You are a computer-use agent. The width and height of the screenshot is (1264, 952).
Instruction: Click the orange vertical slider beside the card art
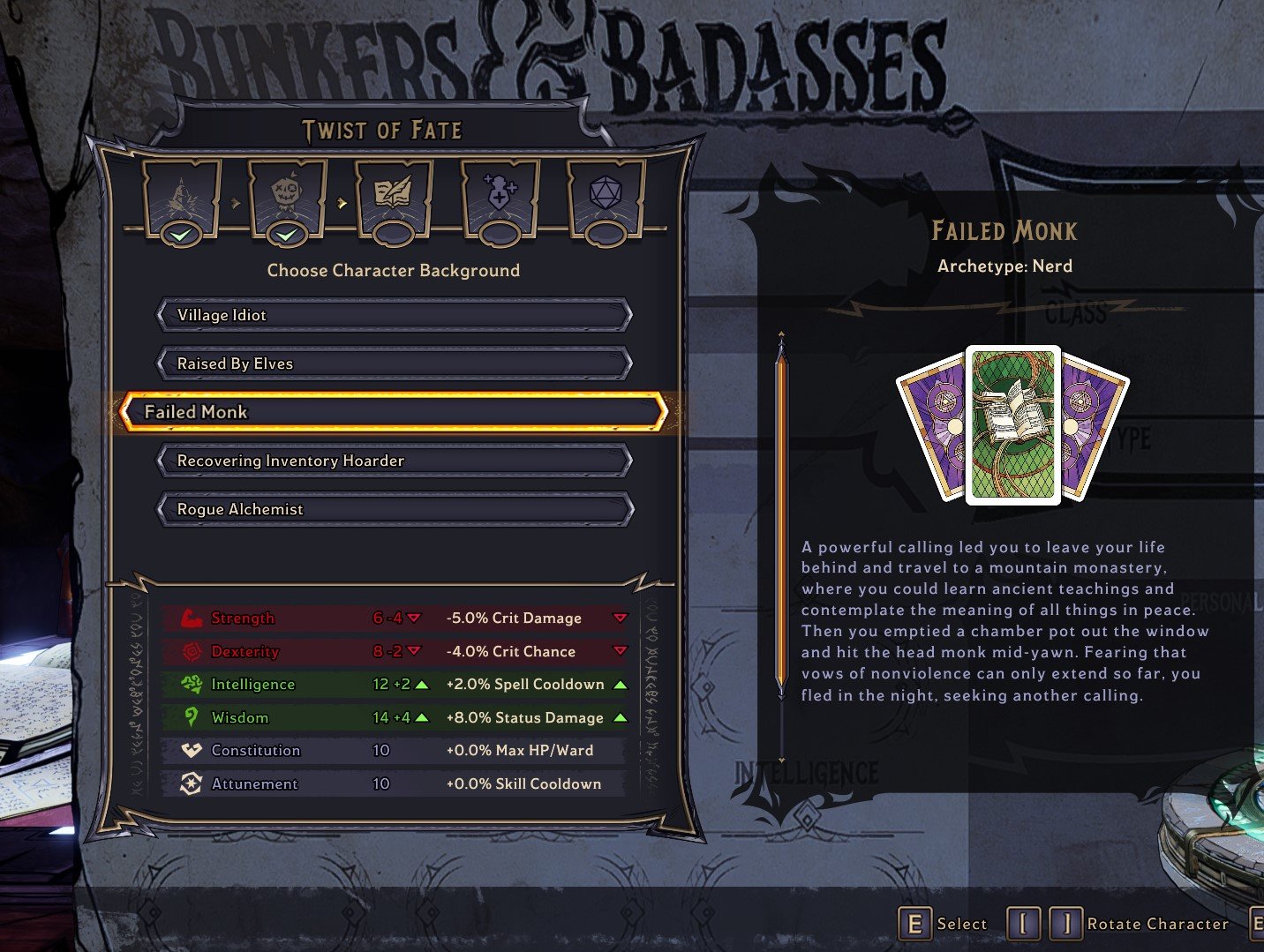pos(782,512)
